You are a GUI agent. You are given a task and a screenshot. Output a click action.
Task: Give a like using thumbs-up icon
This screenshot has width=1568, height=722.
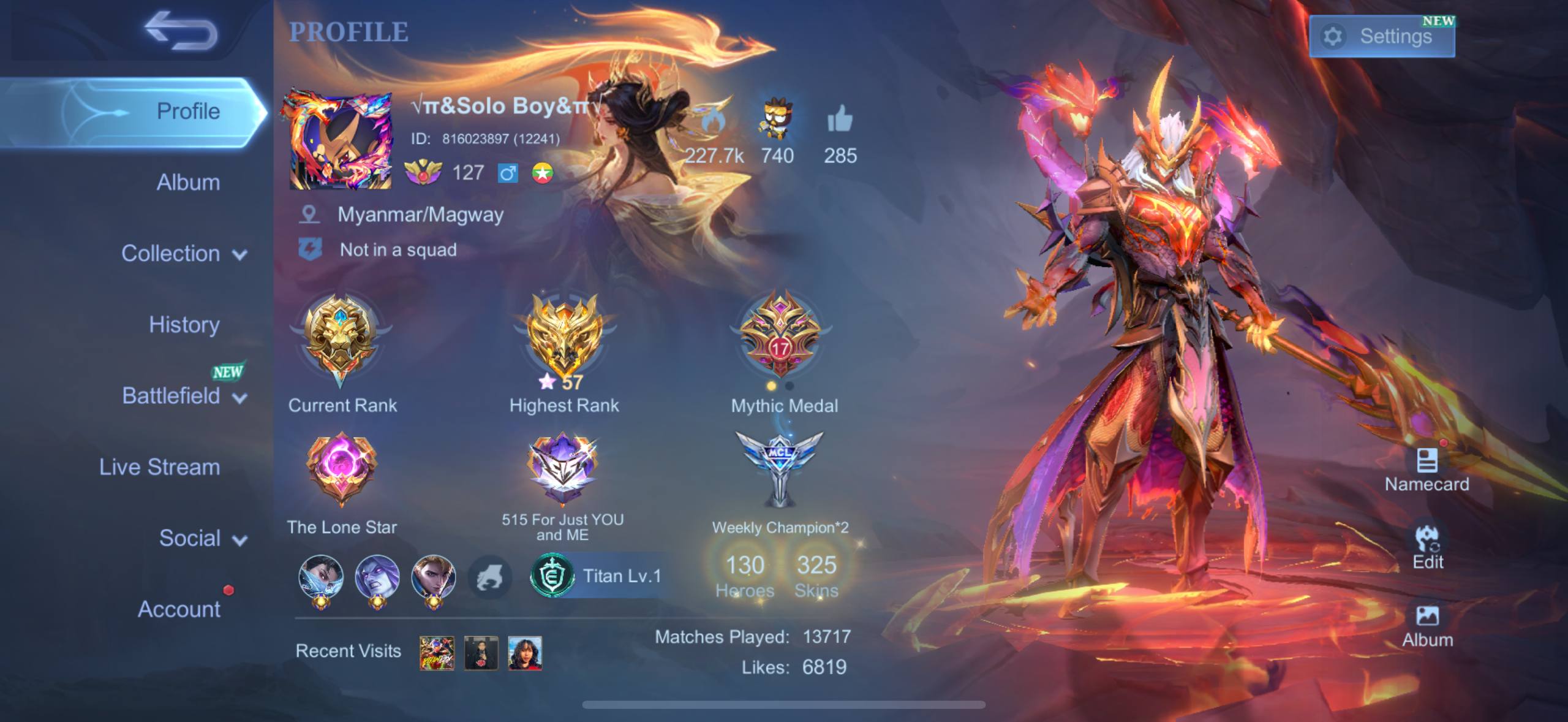(x=840, y=120)
